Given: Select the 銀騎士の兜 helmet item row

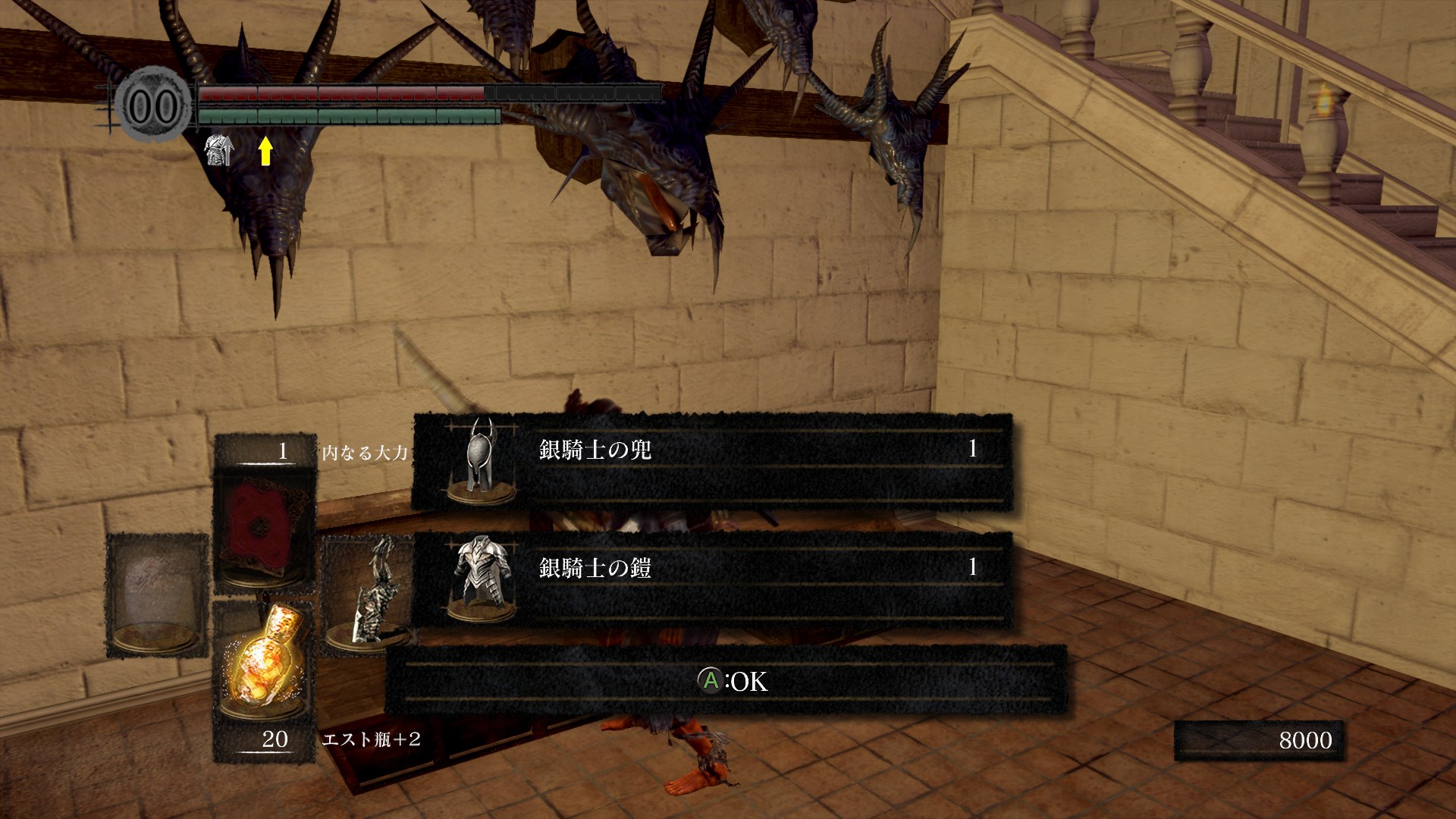Looking at the screenshot, I should (713, 462).
